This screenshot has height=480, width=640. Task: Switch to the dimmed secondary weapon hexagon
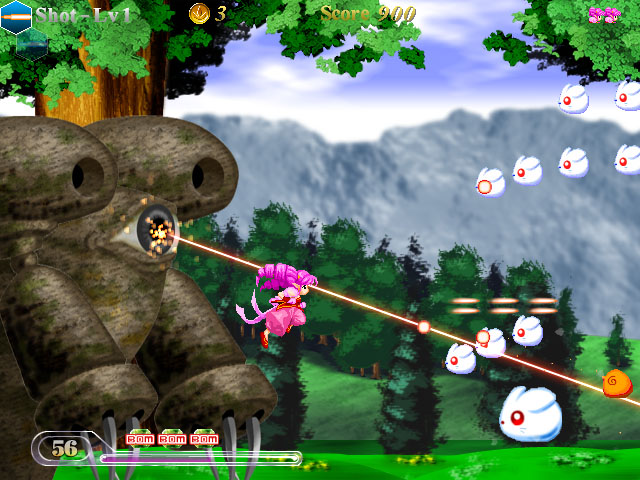(x=32, y=41)
